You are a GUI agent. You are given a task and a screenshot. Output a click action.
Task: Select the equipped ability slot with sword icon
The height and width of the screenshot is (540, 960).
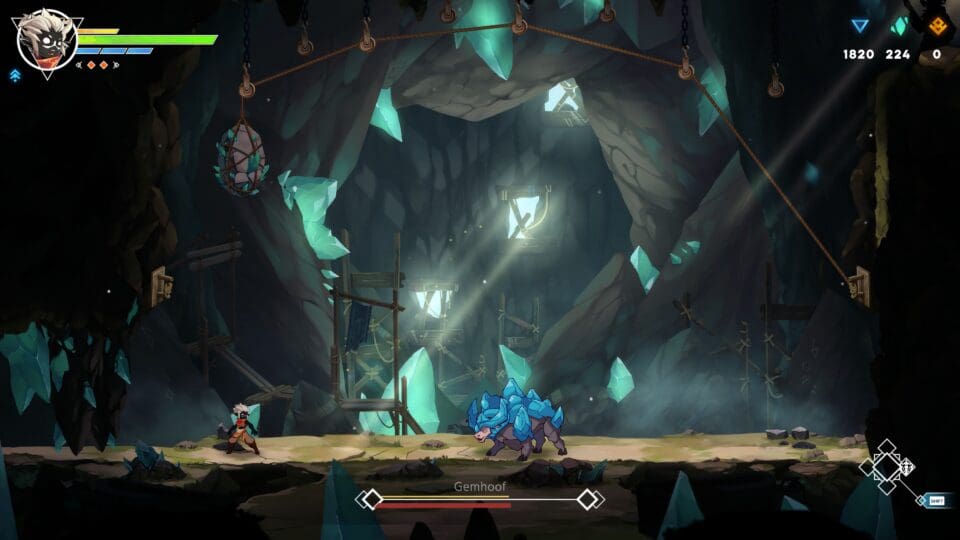pos(907,467)
